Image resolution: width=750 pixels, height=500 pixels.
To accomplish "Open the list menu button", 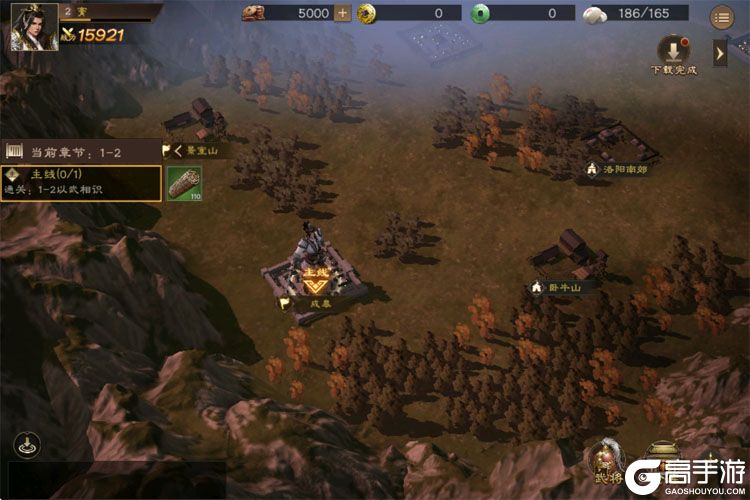I will point(720,17).
